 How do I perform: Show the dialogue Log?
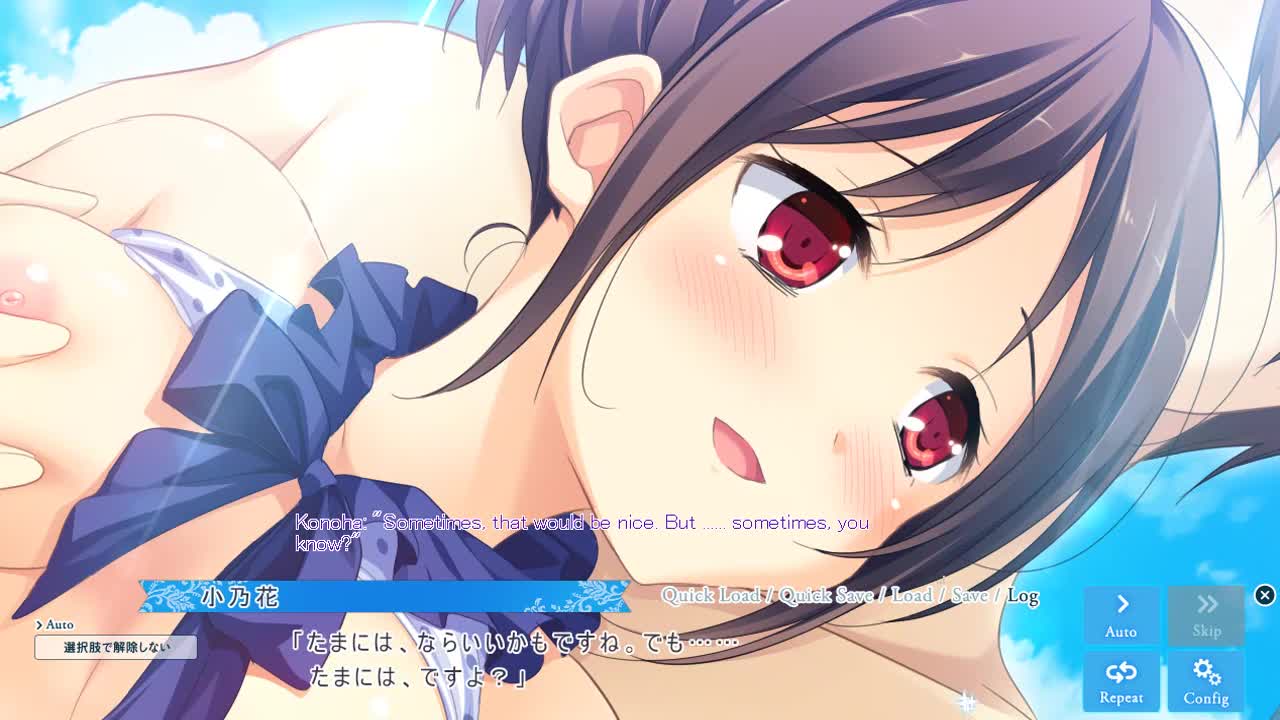click(1022, 596)
